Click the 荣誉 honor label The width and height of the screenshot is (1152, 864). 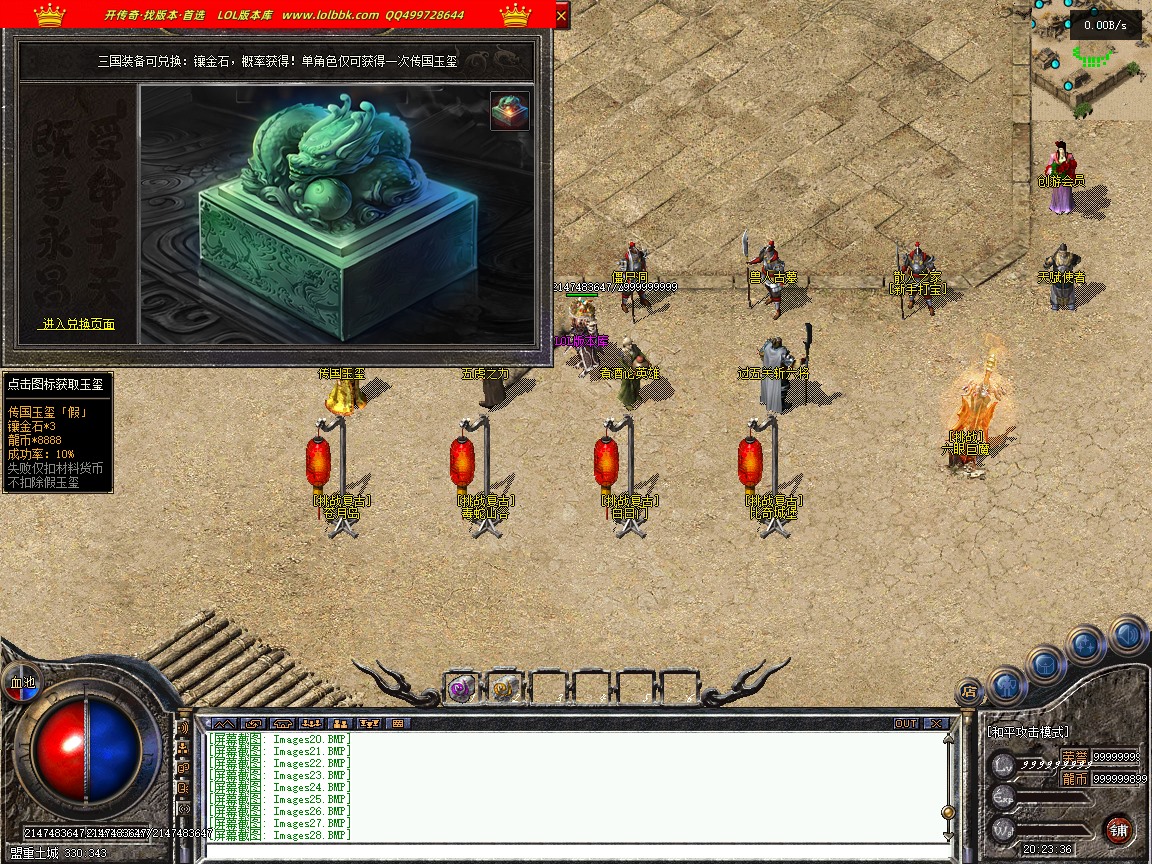pyautogui.click(x=1074, y=757)
